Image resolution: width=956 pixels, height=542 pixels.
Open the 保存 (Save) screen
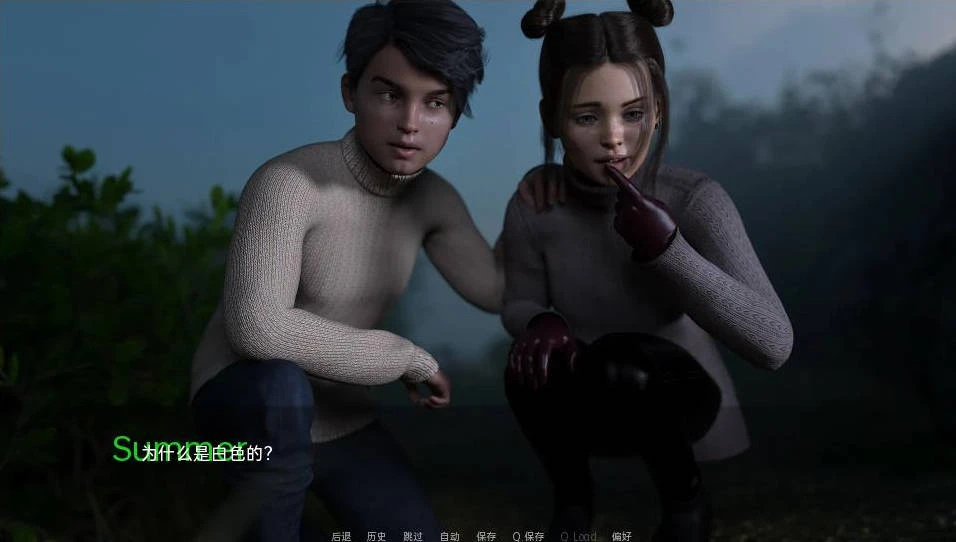(486, 536)
